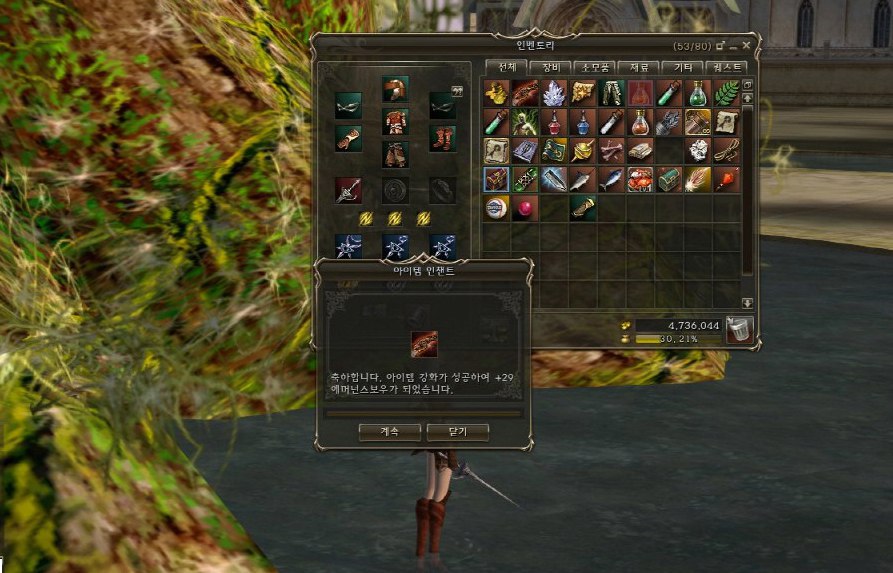Switch to the 장비 (Equipment) tab

549,67
